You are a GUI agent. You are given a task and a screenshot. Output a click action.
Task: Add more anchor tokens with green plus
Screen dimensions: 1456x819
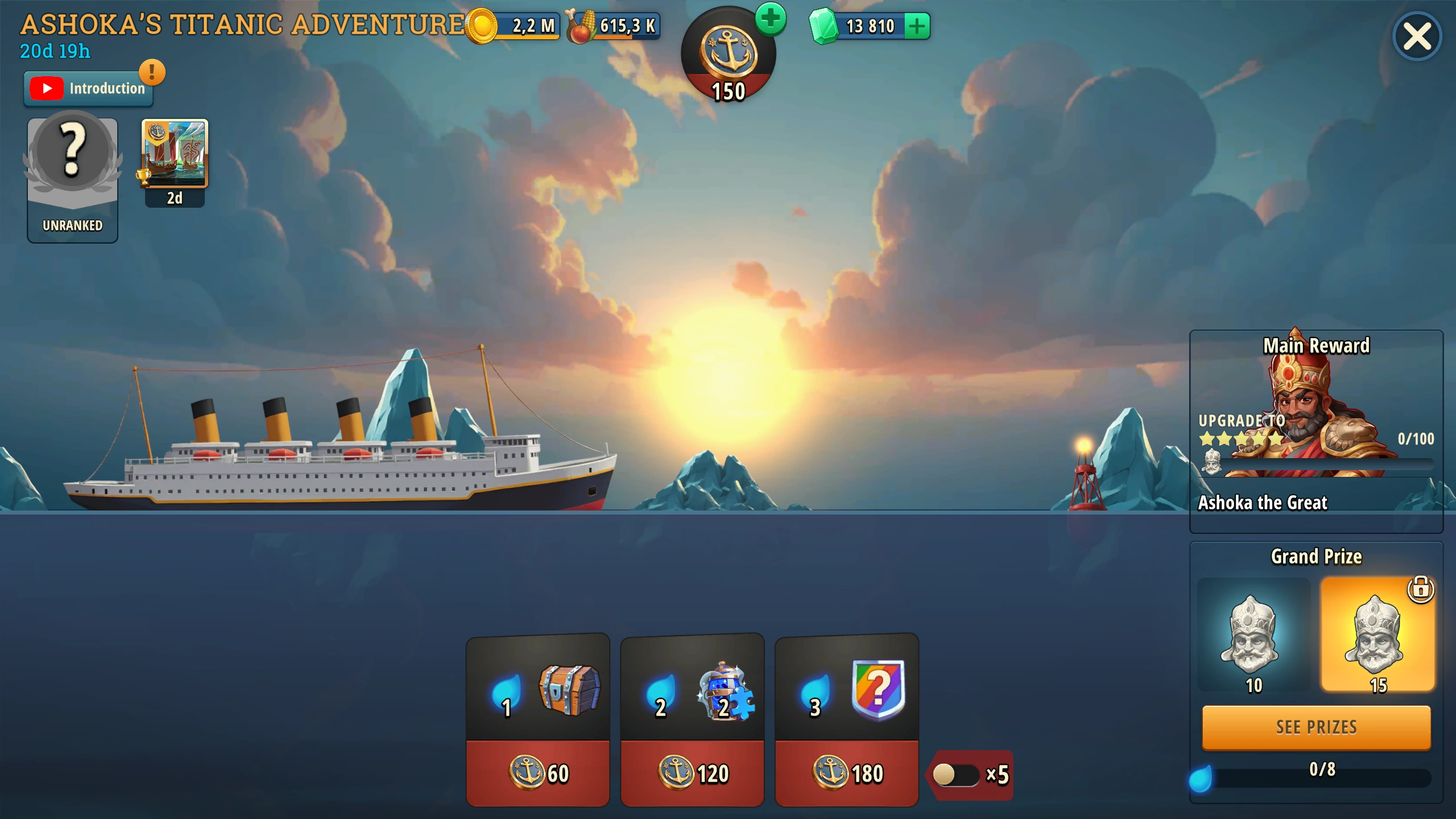point(770,19)
